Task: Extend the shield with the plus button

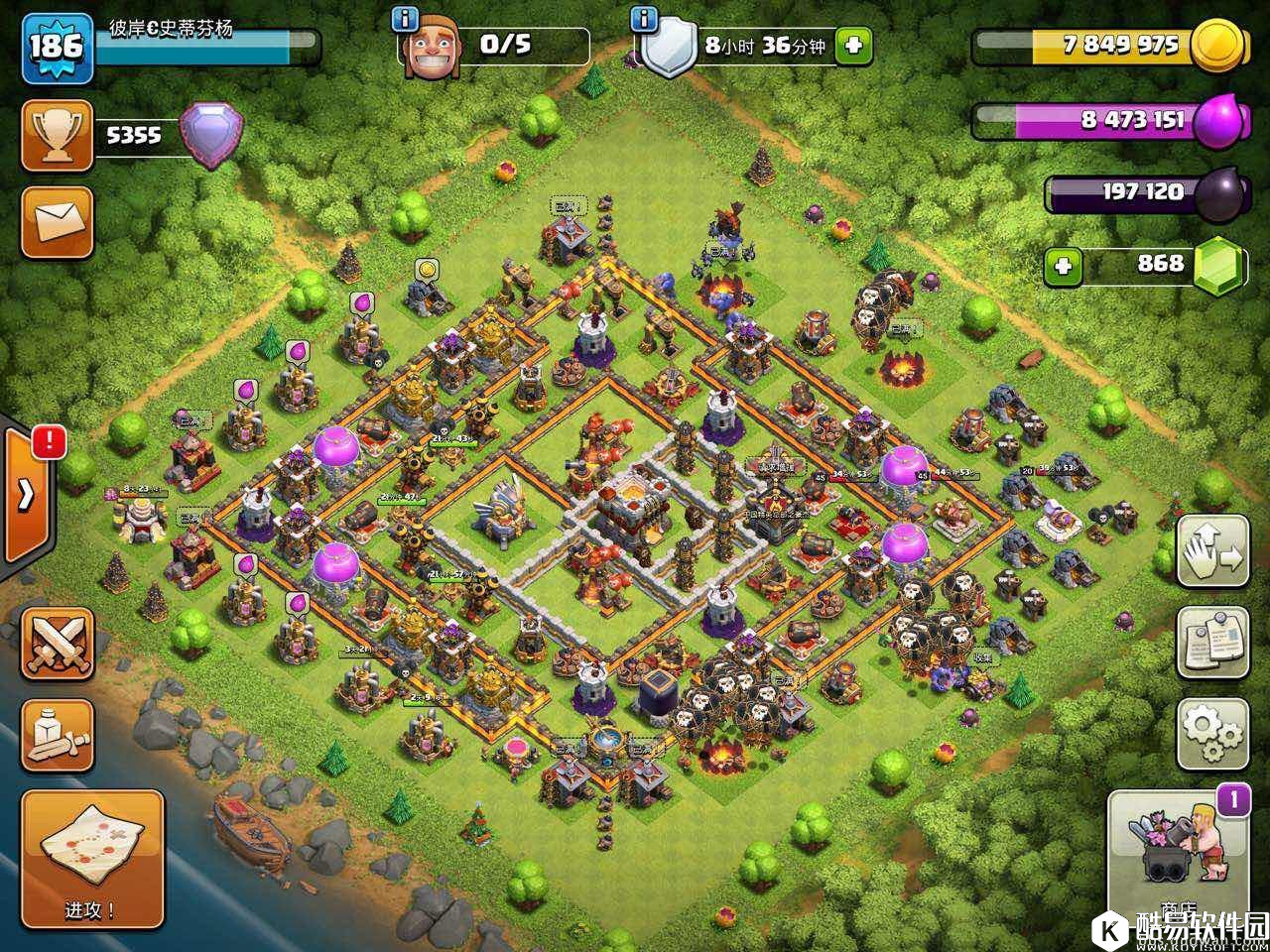Action: pos(853,46)
